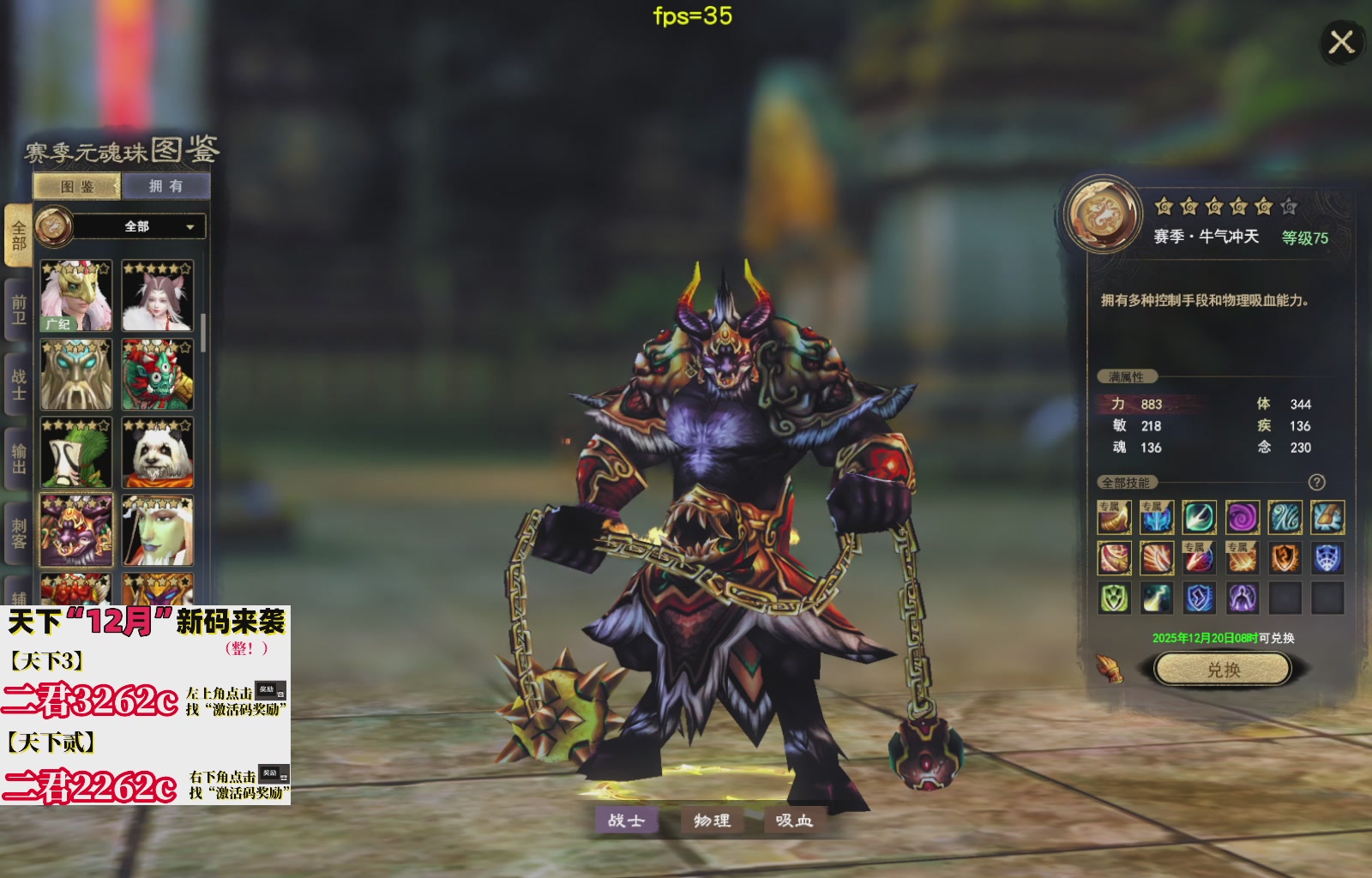Select the 输出 damage category tab
Screen dimensions: 1372x878
point(18,459)
